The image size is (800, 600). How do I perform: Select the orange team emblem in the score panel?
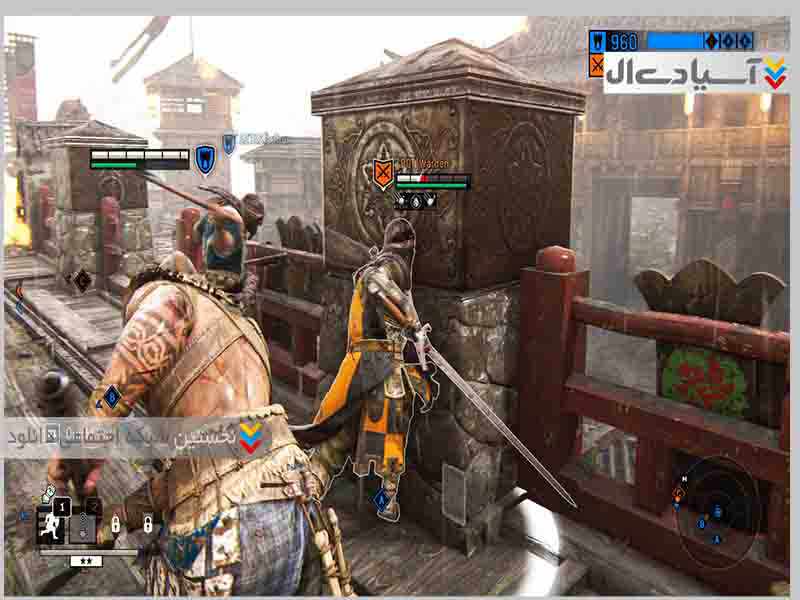click(598, 66)
